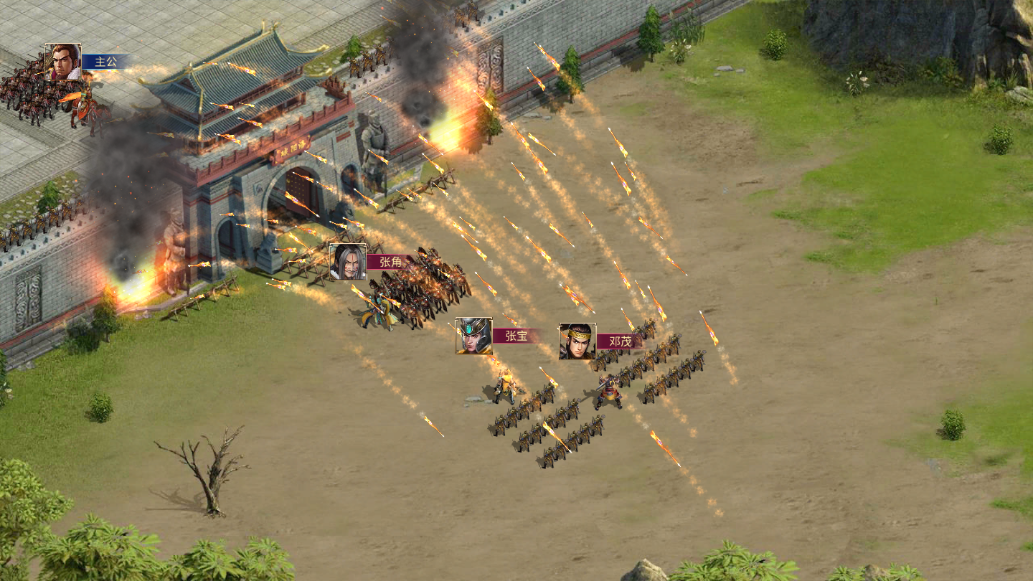Choose the 邓茂 general portrait

(577, 341)
